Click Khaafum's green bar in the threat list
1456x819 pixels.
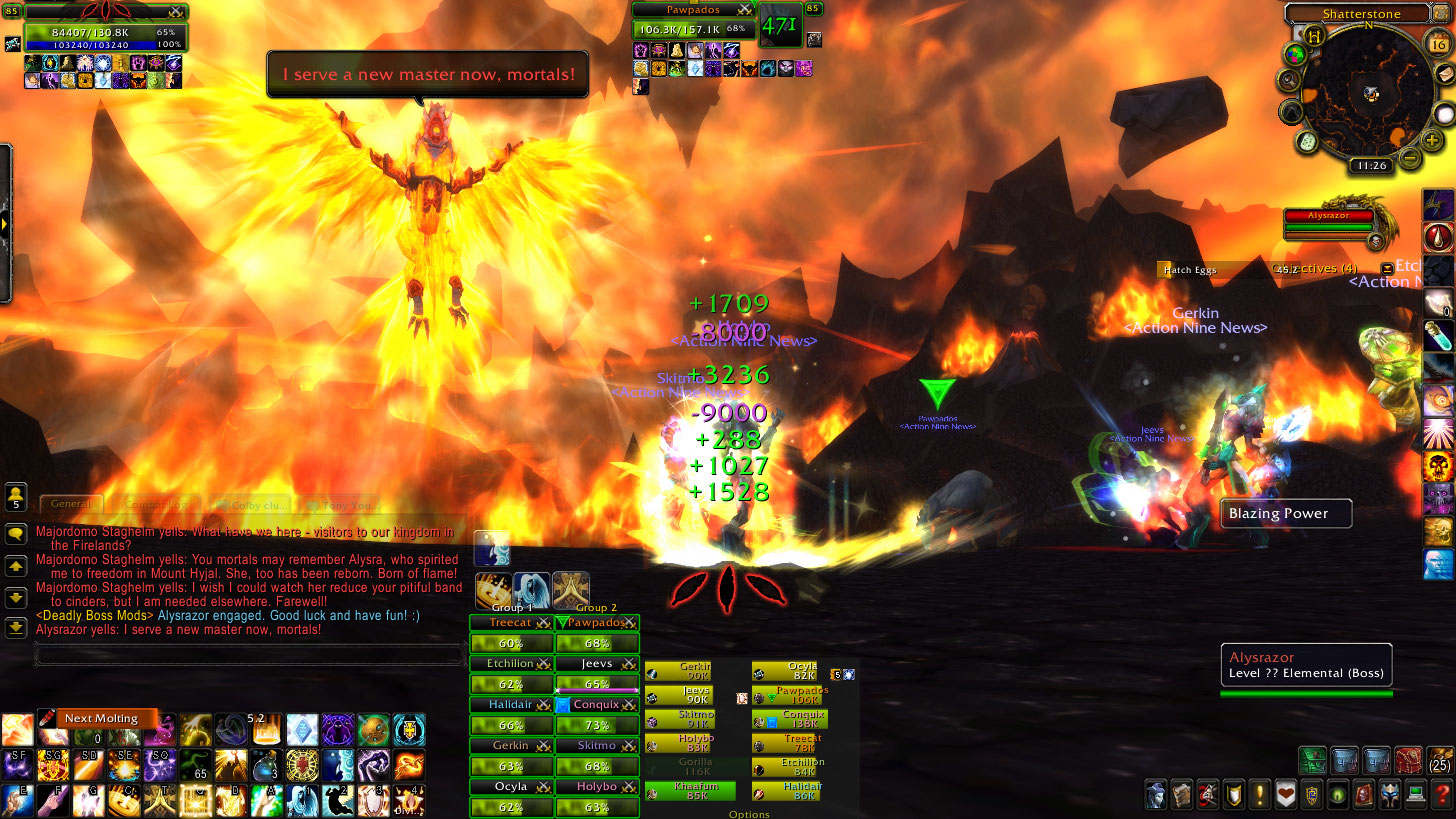pos(690,792)
